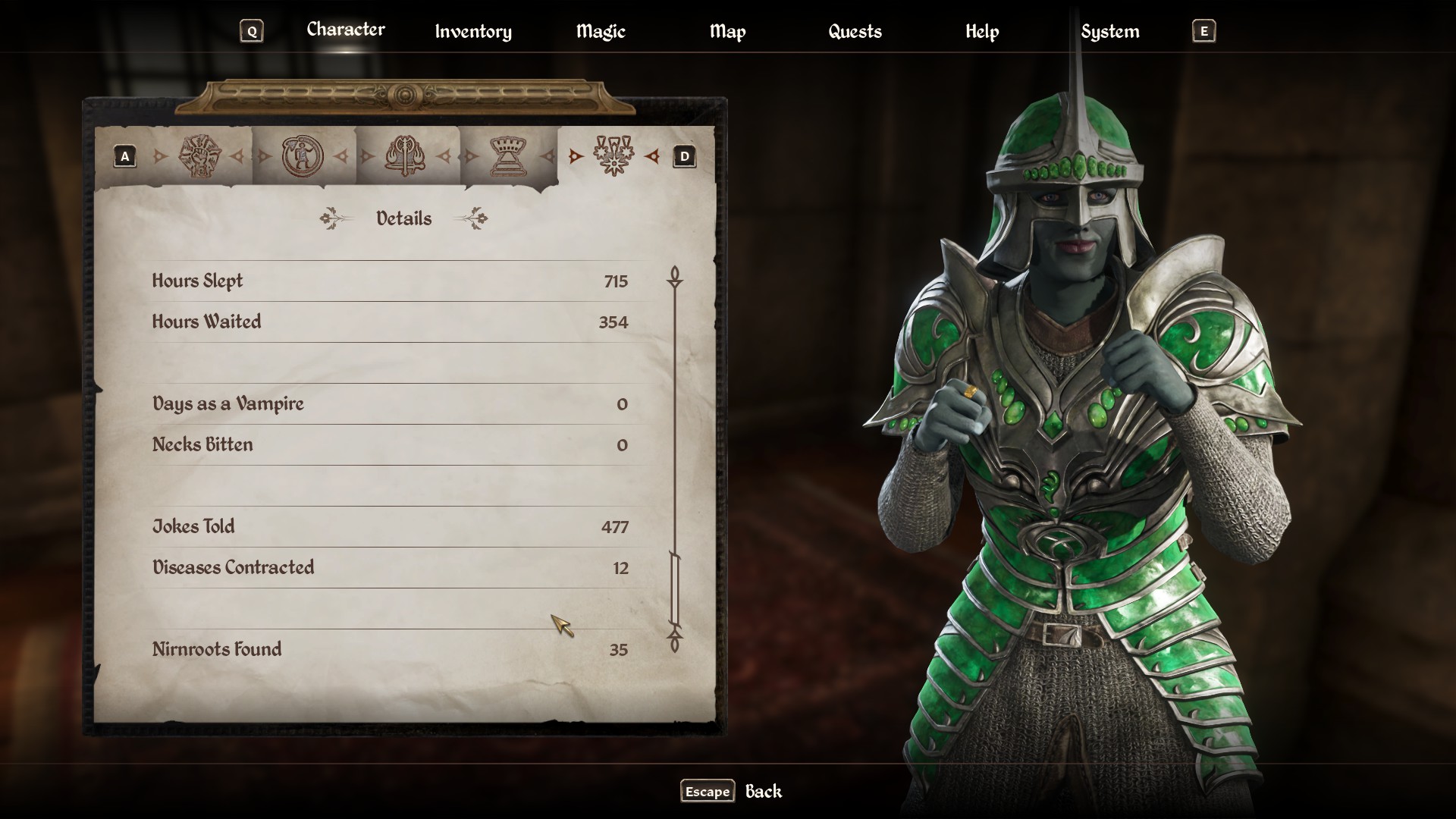Screen dimensions: 1456x819
Task: Choose the axe and helmet sub-tab
Action: pyautogui.click(x=406, y=156)
